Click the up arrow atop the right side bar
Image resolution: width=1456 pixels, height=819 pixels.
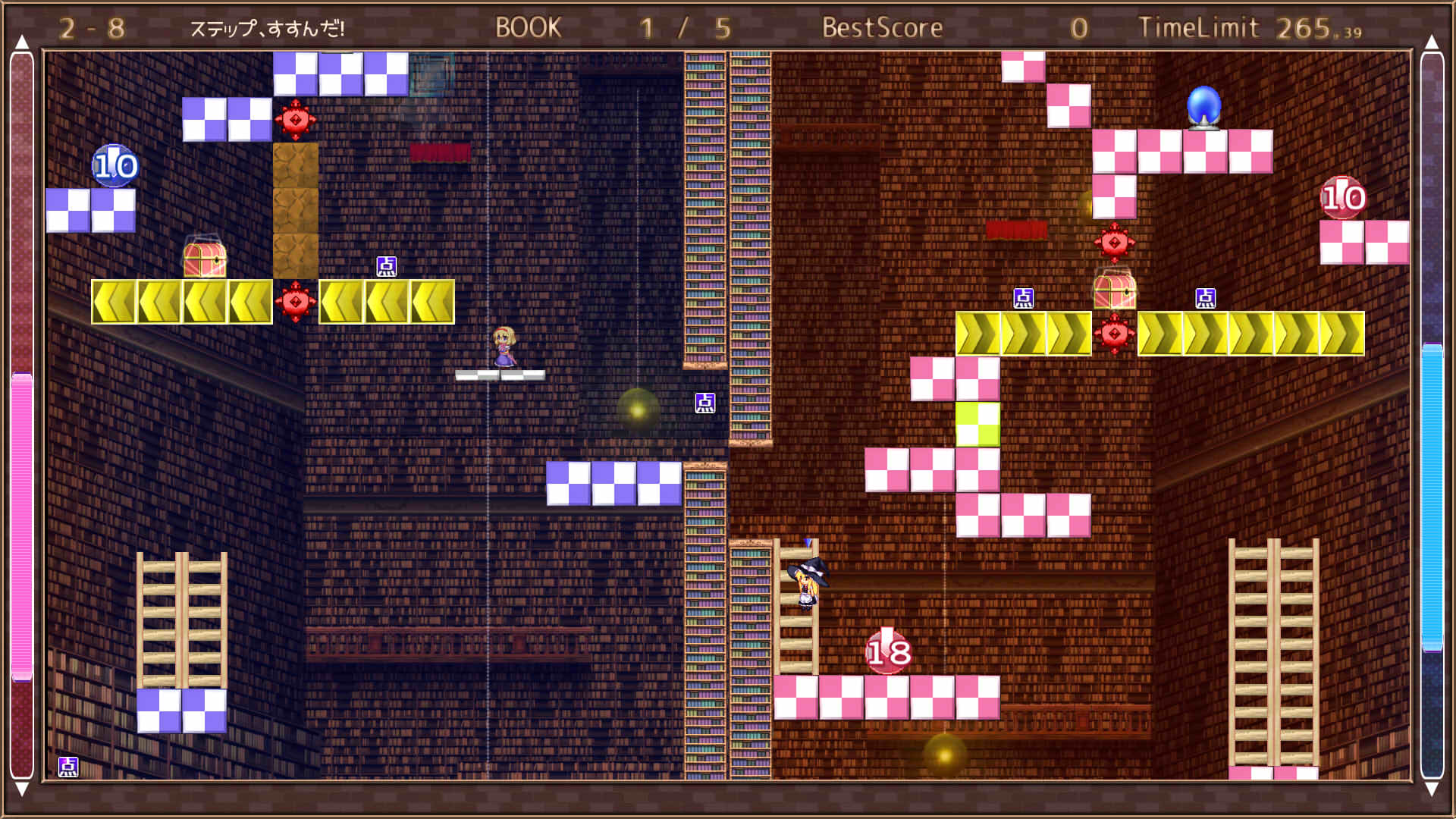[x=1432, y=40]
